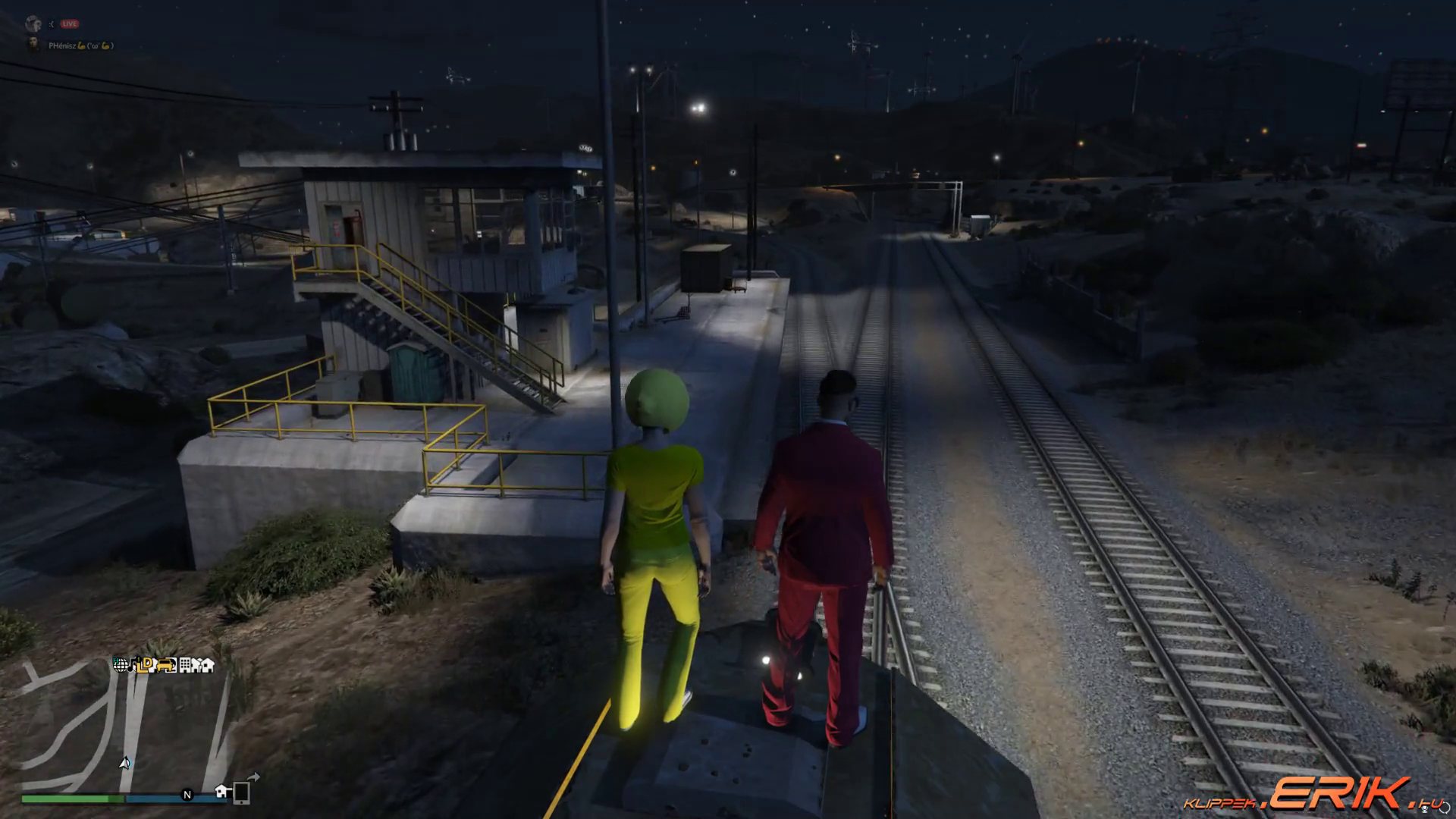Click the house blip by the north marker
Image resolution: width=1456 pixels, height=819 pixels.
(x=223, y=792)
